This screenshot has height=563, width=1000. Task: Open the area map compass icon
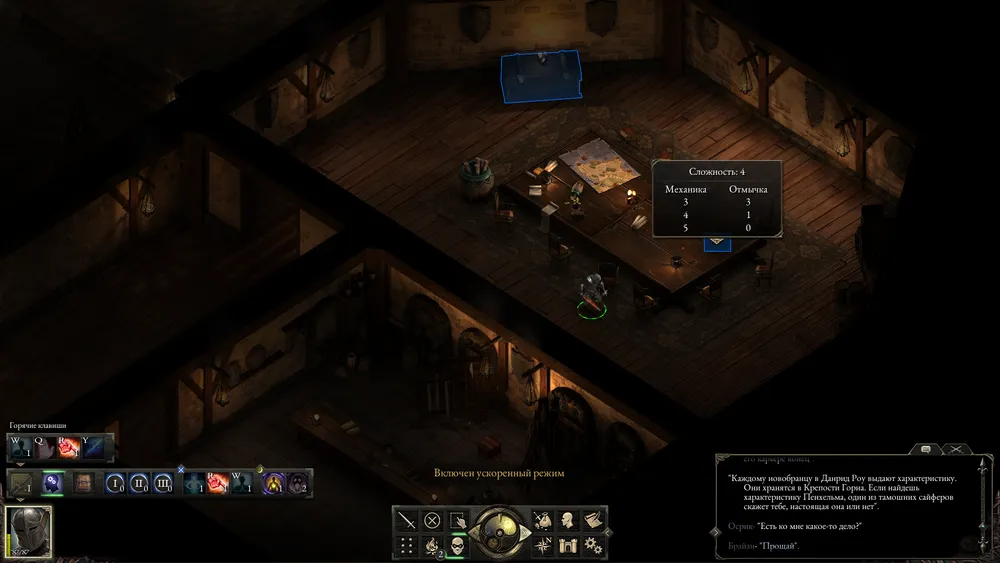coord(543,545)
